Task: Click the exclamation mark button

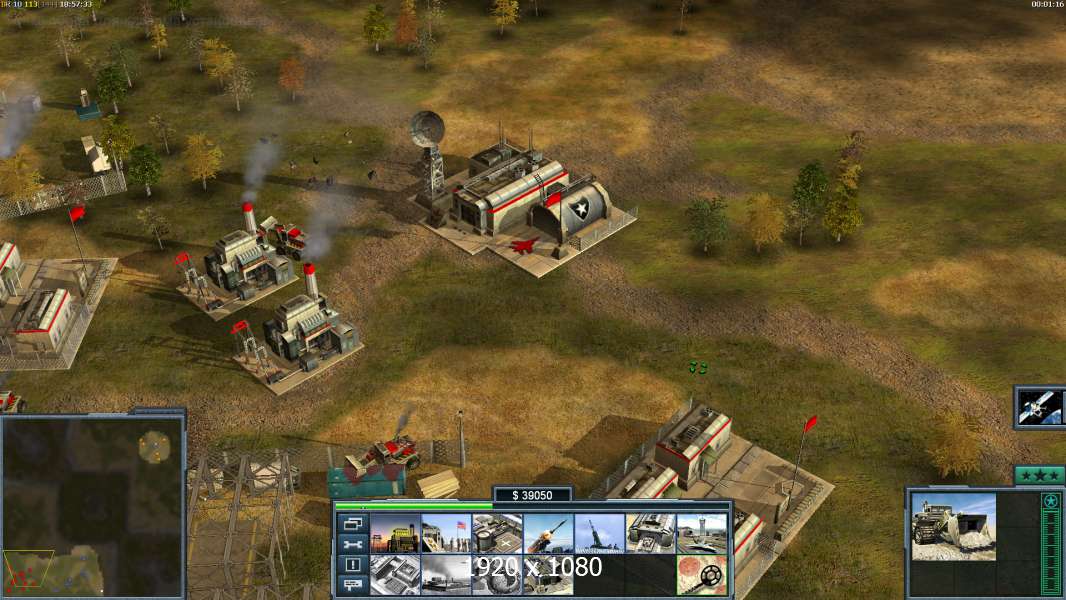Action: click(x=352, y=564)
